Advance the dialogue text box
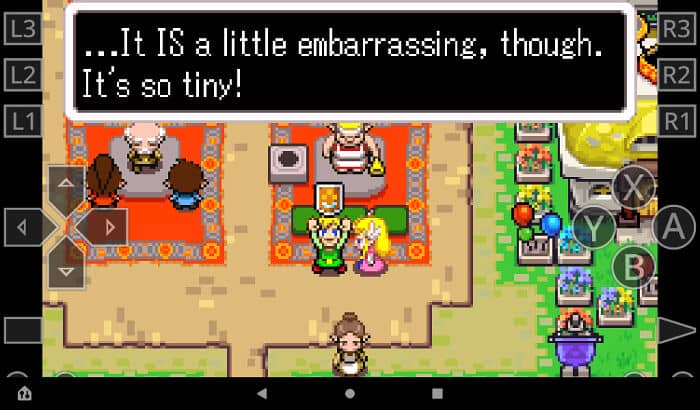700x410 pixels. coord(349,61)
